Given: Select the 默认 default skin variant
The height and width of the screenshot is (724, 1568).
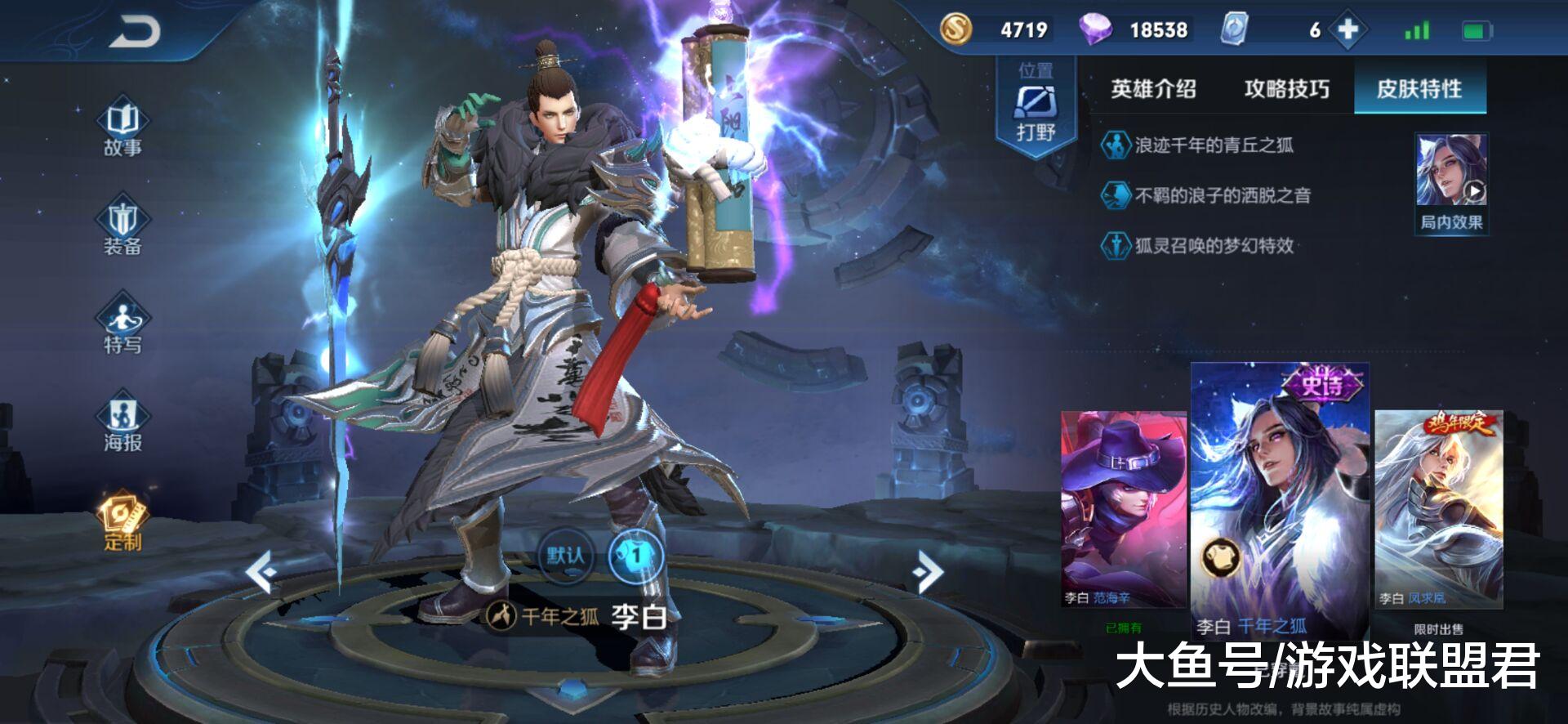Looking at the screenshot, I should [565, 556].
